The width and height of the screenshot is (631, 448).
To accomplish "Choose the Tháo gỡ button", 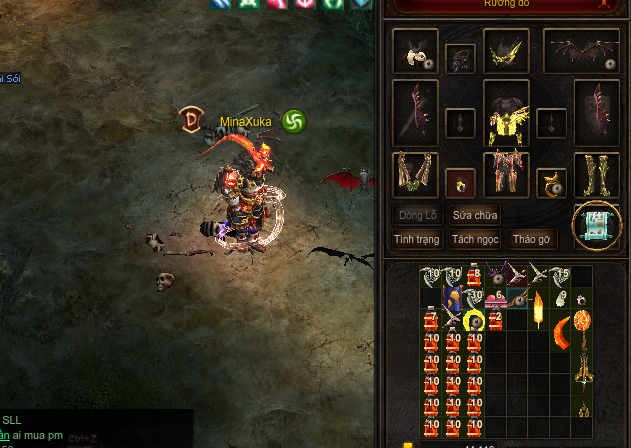I will 532,239.
